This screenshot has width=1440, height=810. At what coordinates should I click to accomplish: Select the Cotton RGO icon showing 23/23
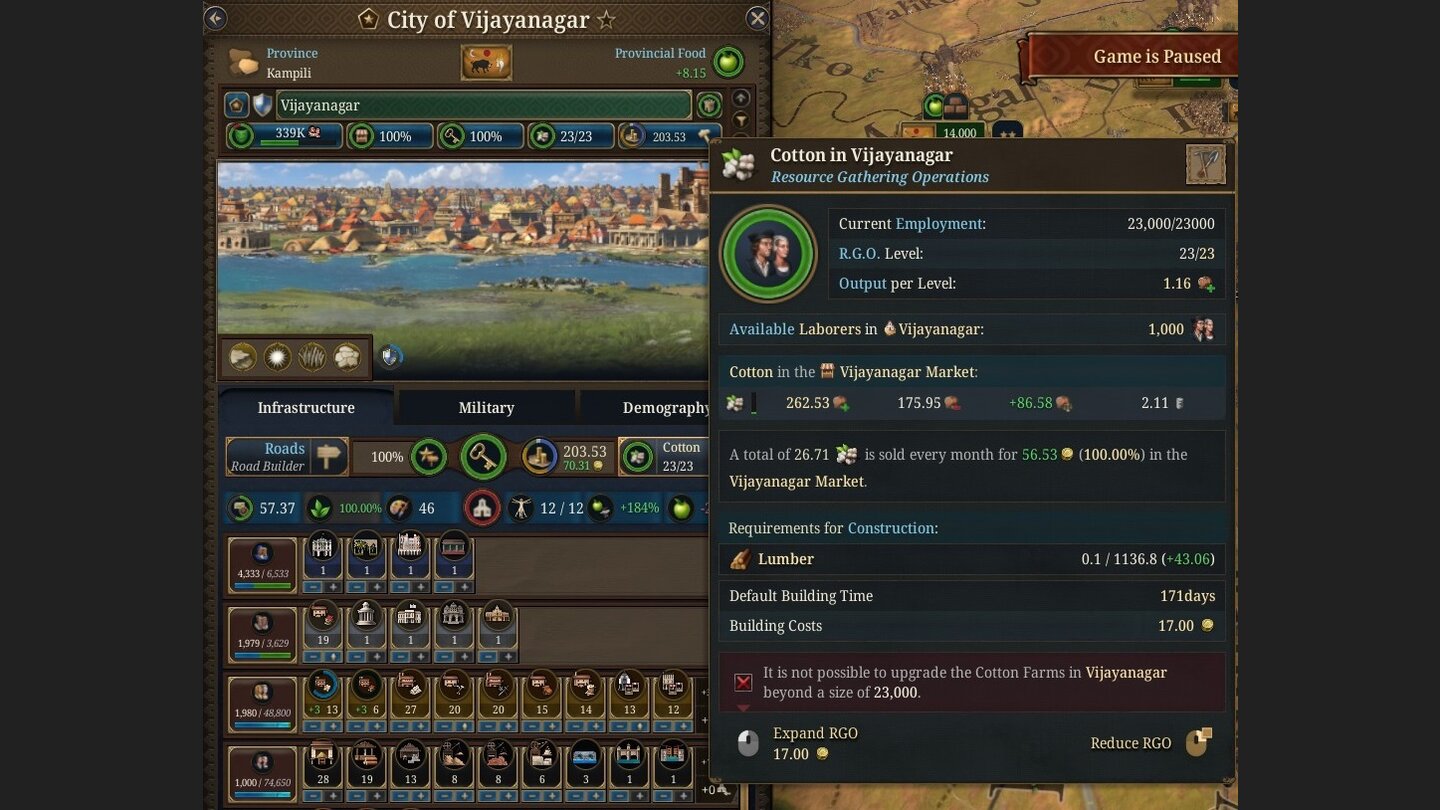coord(637,457)
